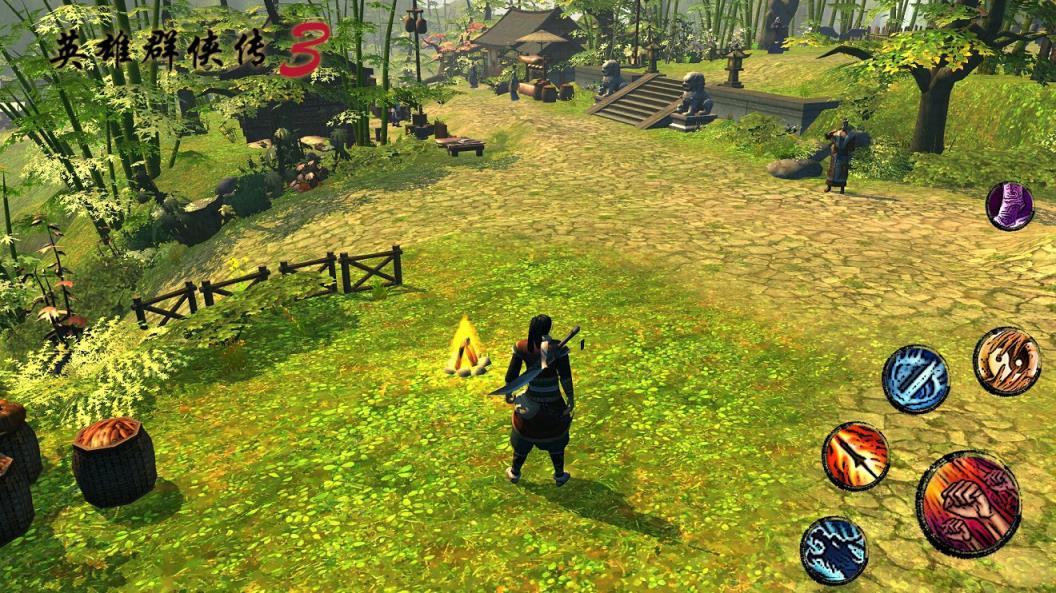1056x593 pixels.
Task: Tap the large fist attack button
Action: pyautogui.click(x=967, y=503)
